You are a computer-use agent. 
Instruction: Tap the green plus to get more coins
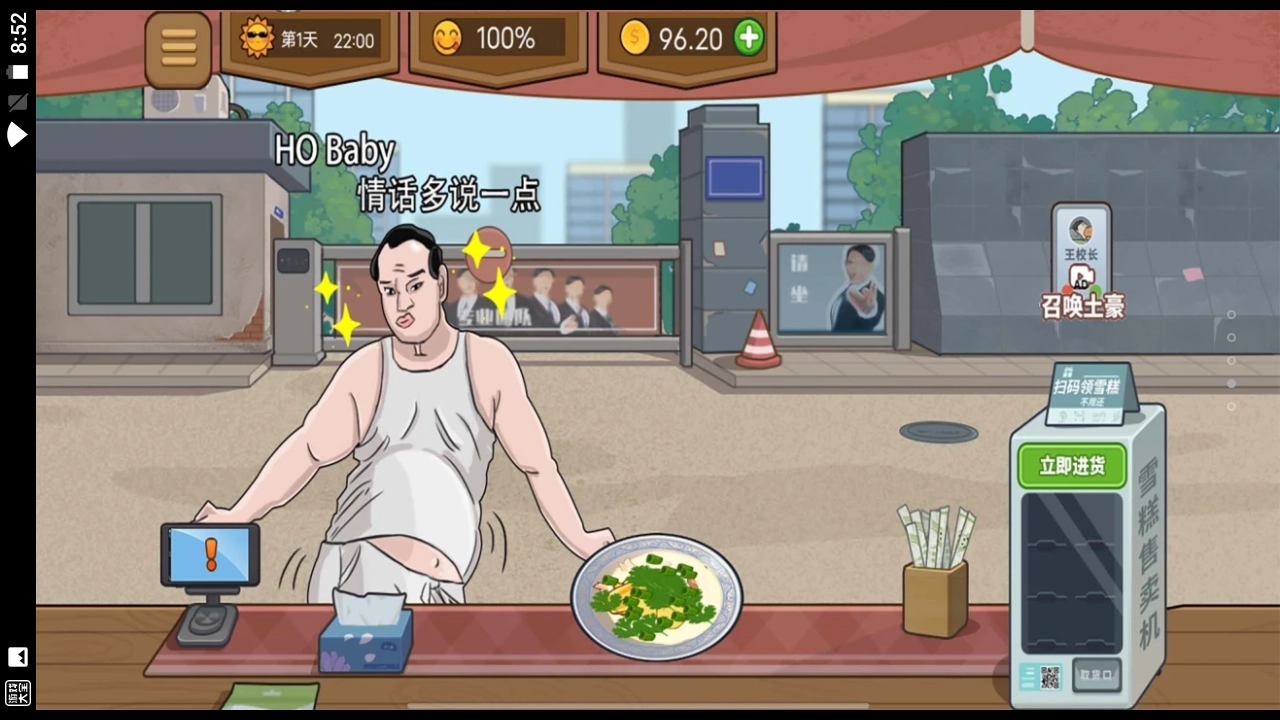(748, 38)
